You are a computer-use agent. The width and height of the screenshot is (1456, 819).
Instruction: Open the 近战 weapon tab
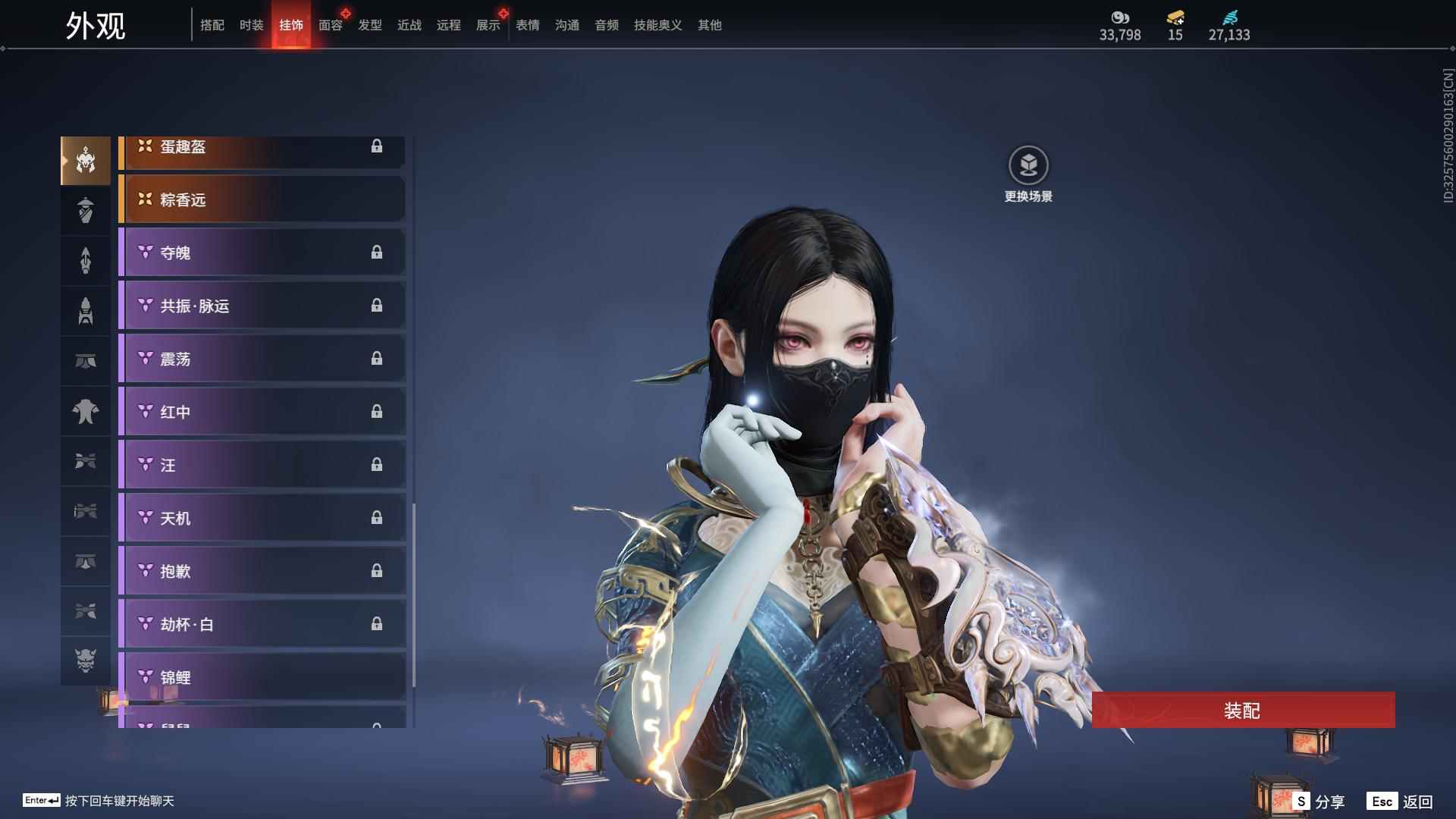pos(409,25)
